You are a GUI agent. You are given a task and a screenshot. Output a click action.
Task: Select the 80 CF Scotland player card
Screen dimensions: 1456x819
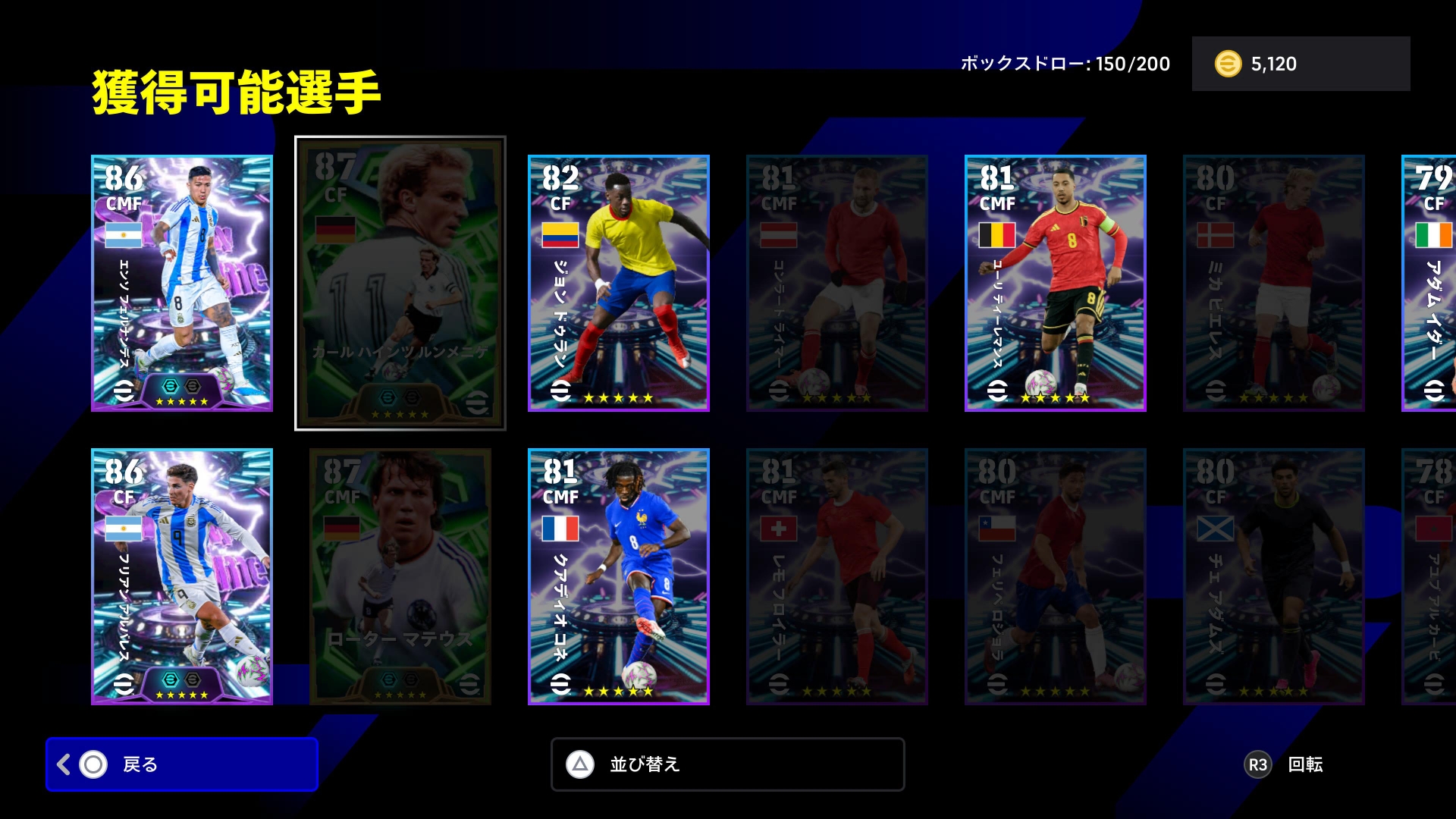(1274, 577)
